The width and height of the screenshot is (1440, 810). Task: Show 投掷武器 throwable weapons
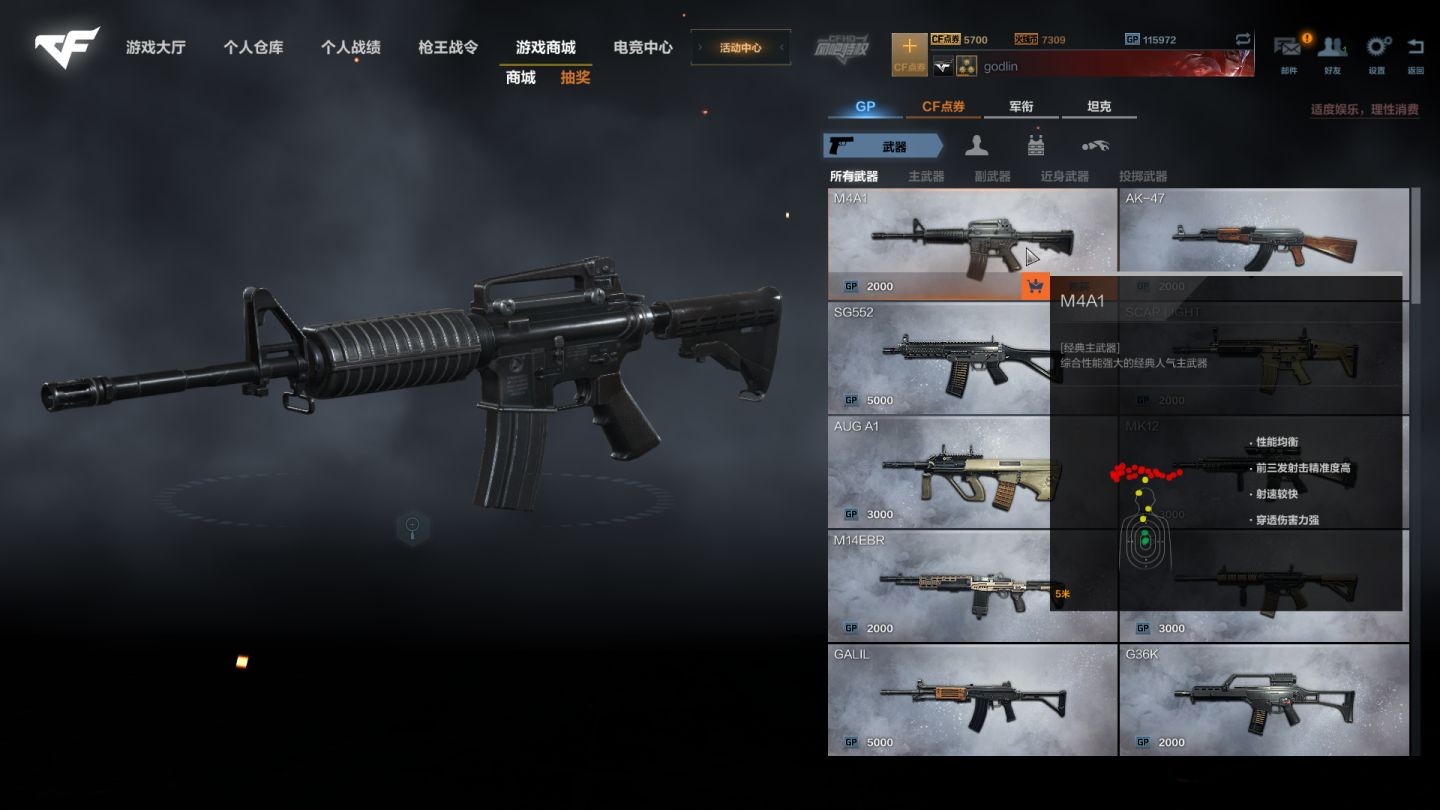(1143, 176)
